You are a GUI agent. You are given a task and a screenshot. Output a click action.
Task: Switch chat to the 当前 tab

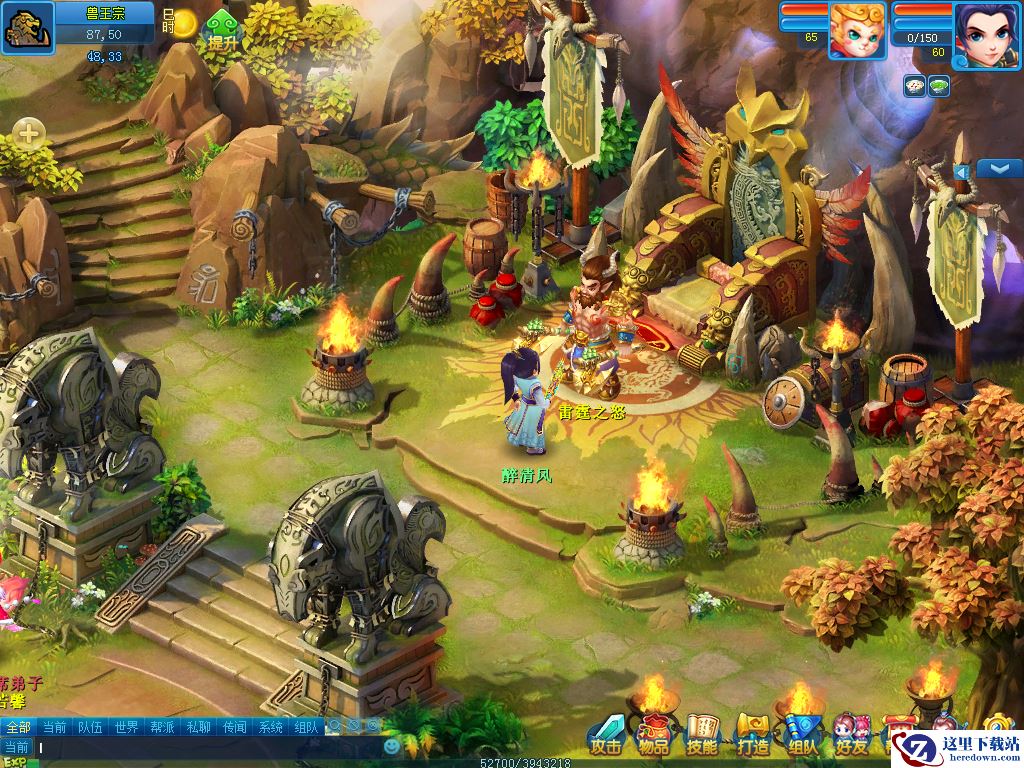tap(54, 727)
